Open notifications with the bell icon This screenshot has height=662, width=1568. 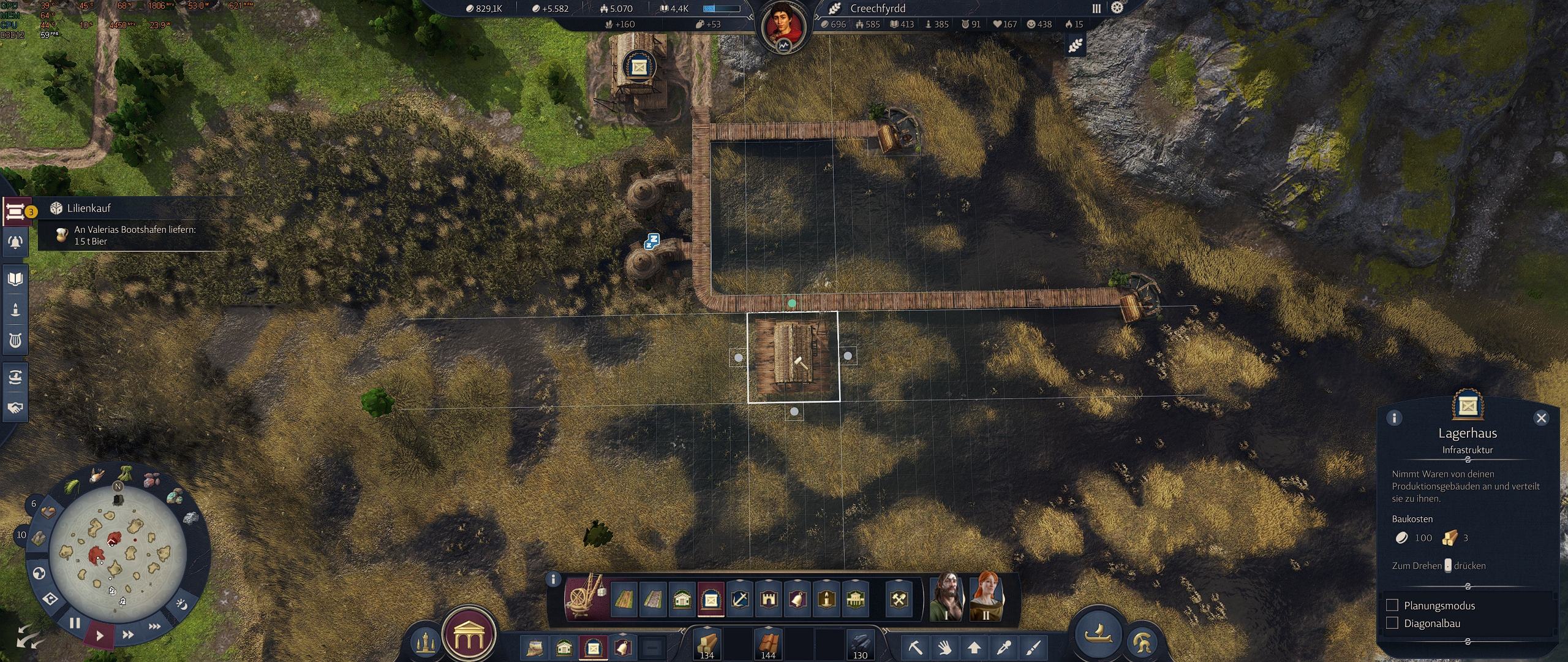(x=15, y=243)
